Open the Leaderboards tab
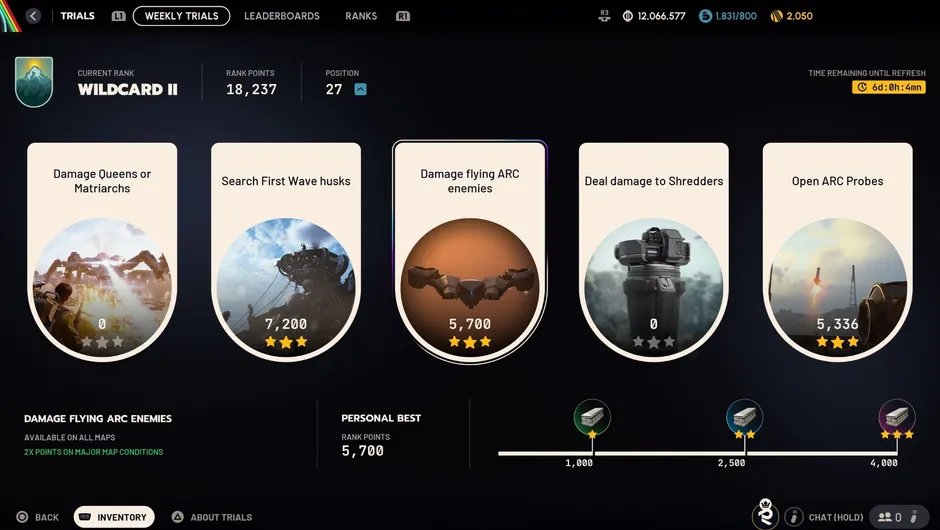The image size is (940, 530). coord(282,16)
